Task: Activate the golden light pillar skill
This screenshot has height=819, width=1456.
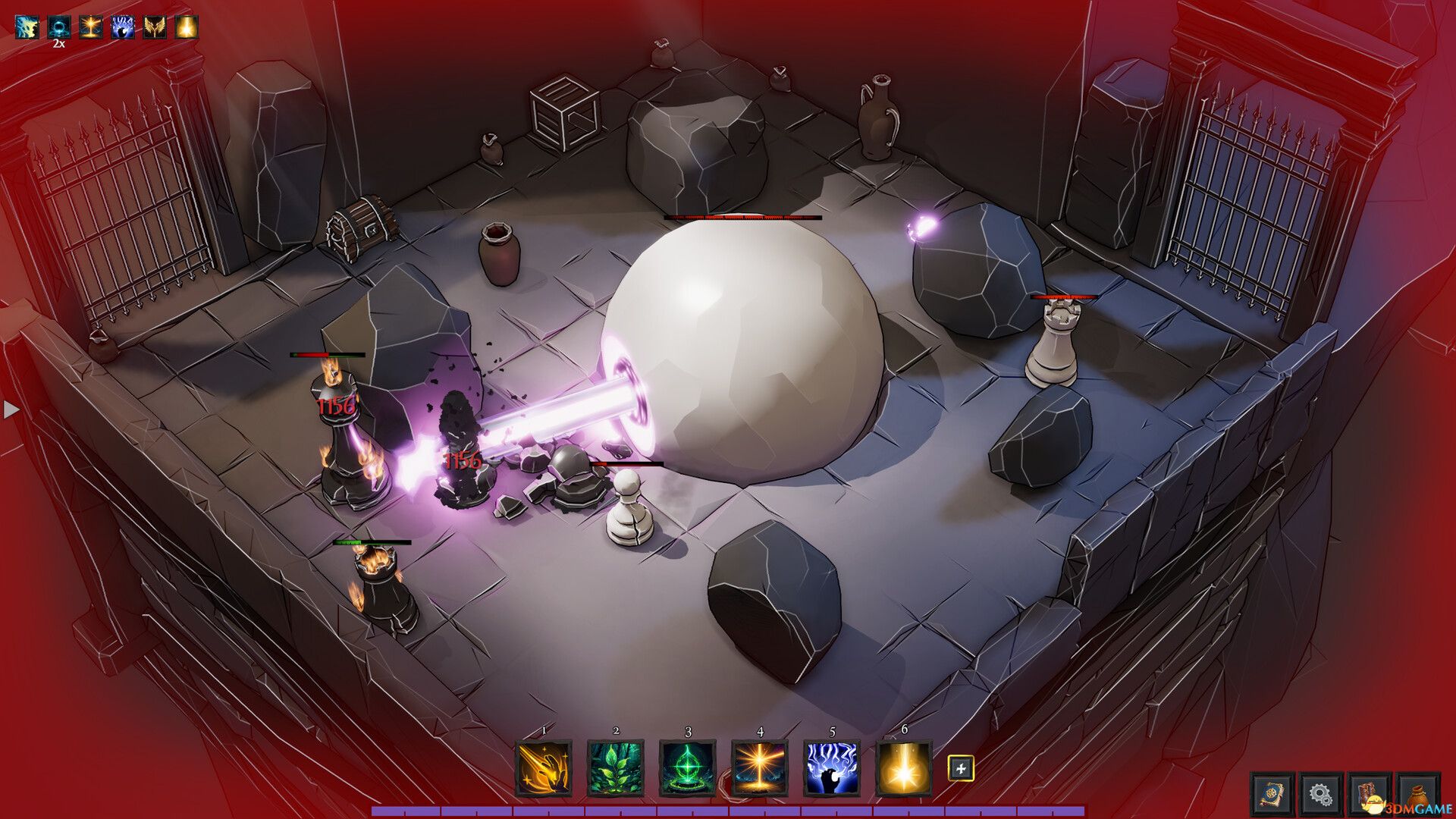Action: point(760,768)
